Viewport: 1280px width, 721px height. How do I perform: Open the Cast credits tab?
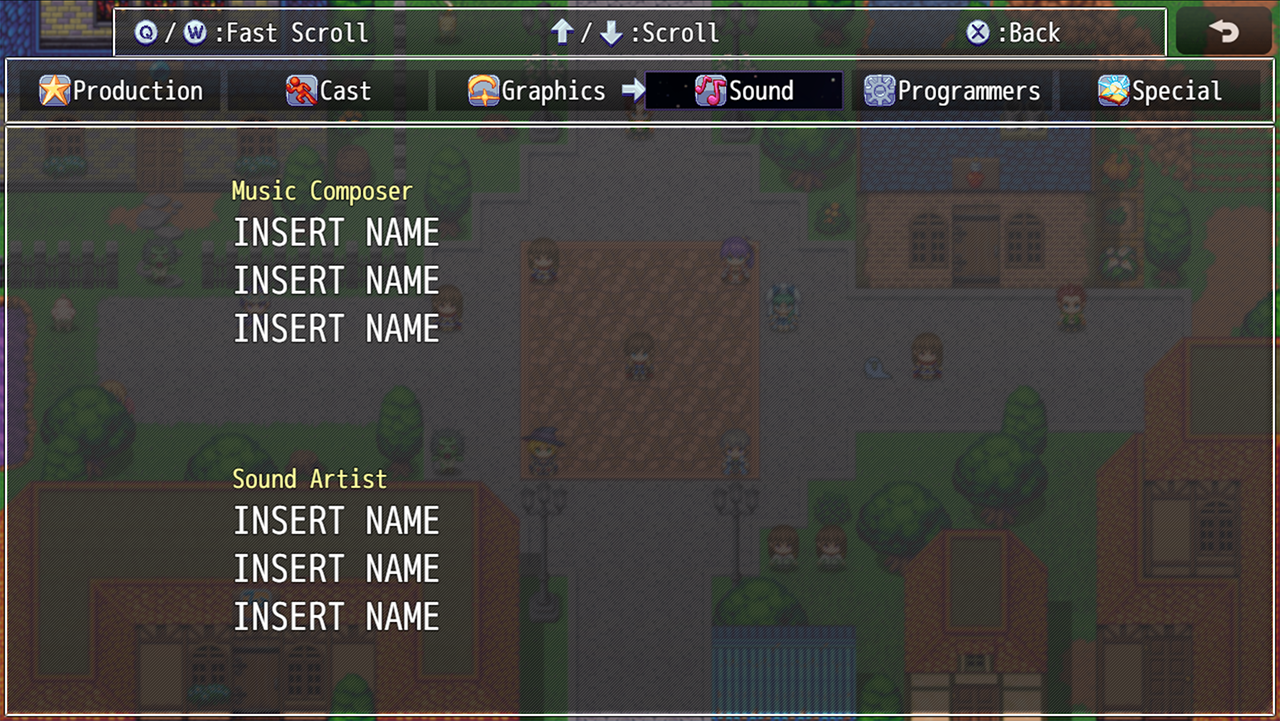(328, 91)
